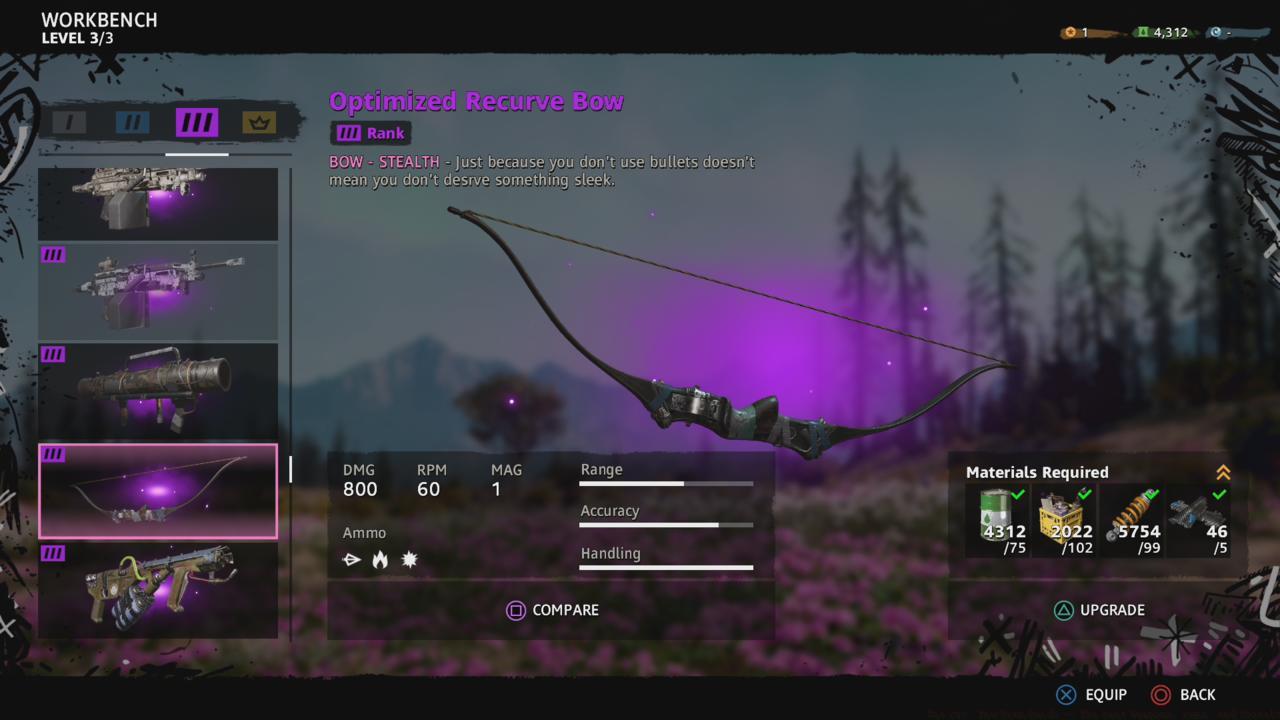
Task: Open the Rank II weapons tab
Action: point(131,122)
